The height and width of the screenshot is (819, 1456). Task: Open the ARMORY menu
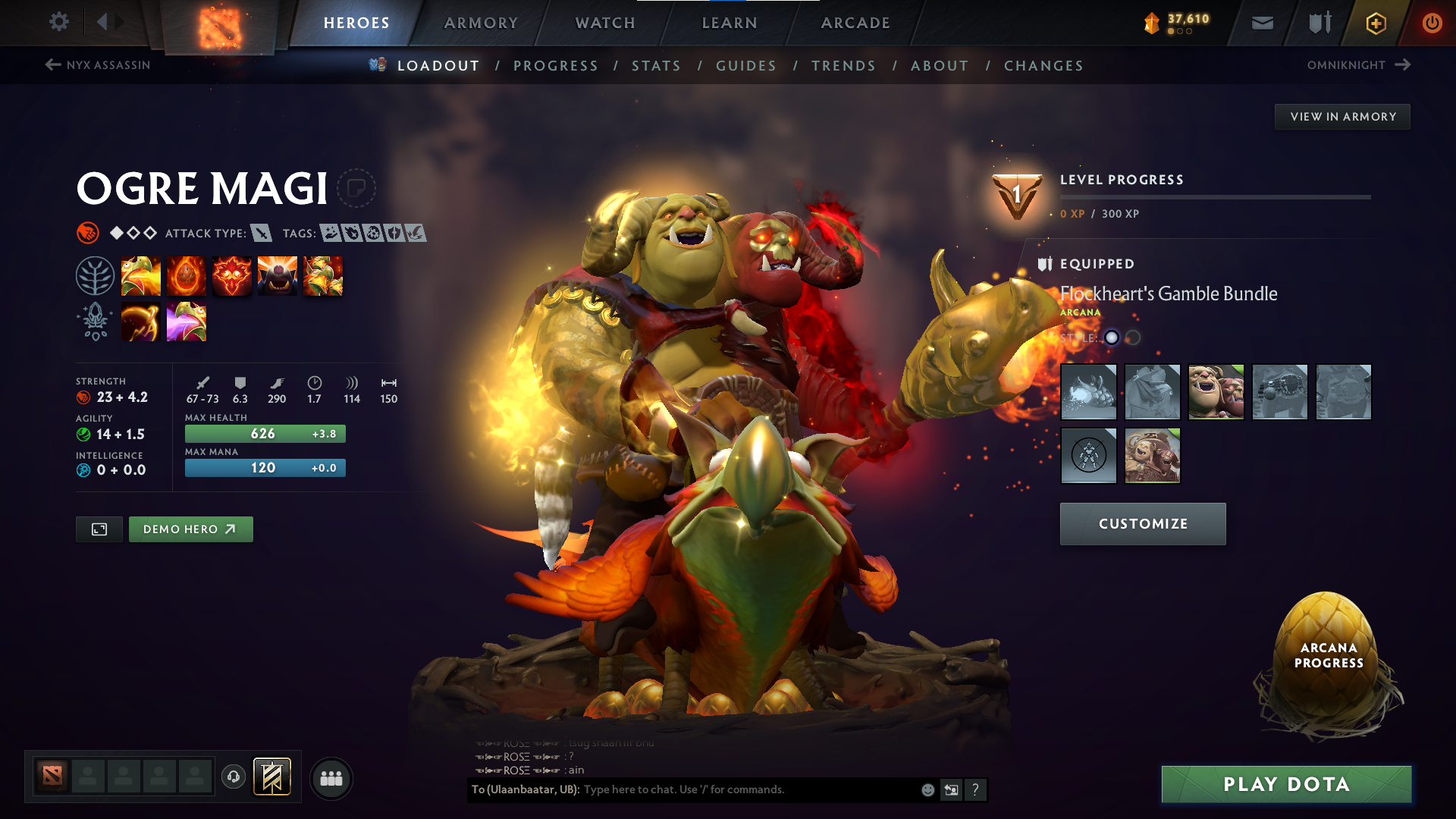click(481, 23)
